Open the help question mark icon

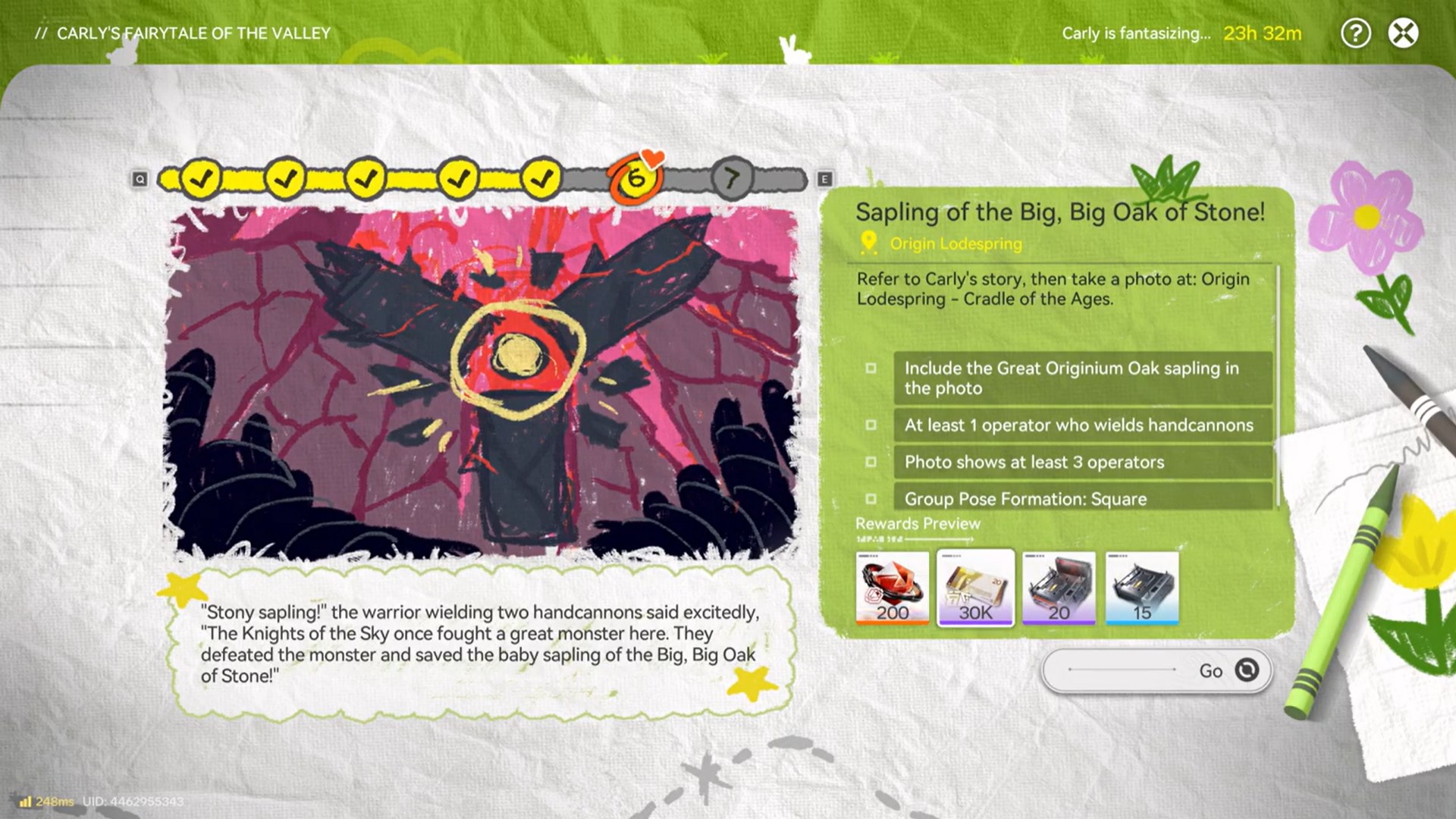point(1356,33)
